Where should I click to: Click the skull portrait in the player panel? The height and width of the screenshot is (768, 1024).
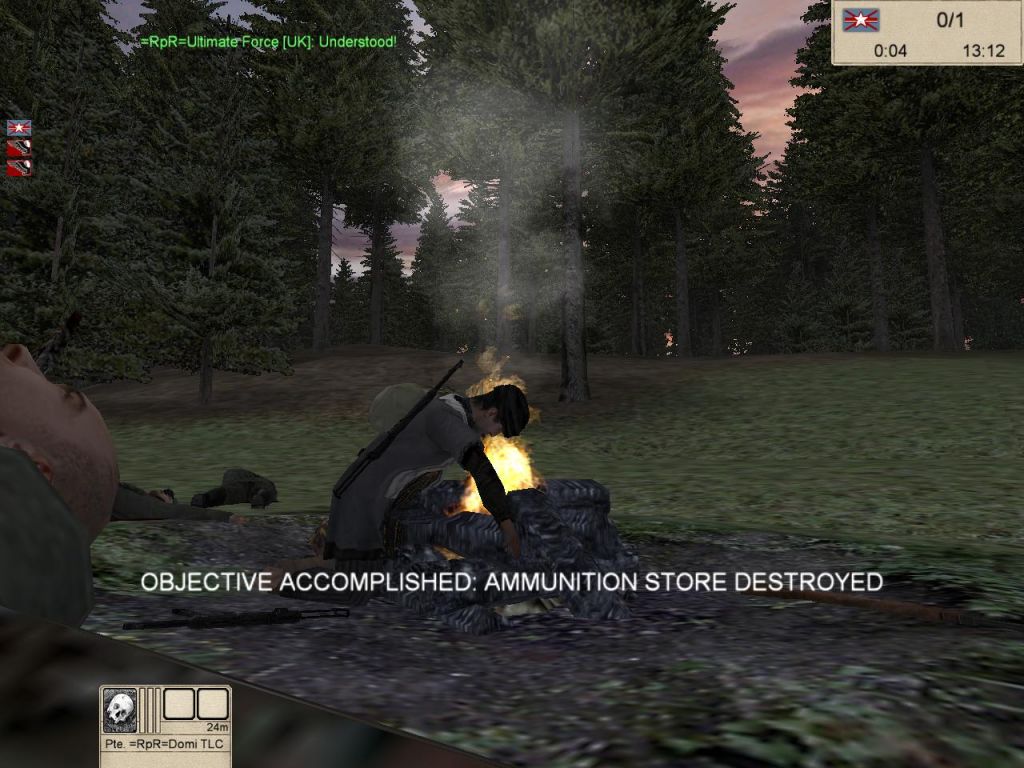(x=120, y=709)
